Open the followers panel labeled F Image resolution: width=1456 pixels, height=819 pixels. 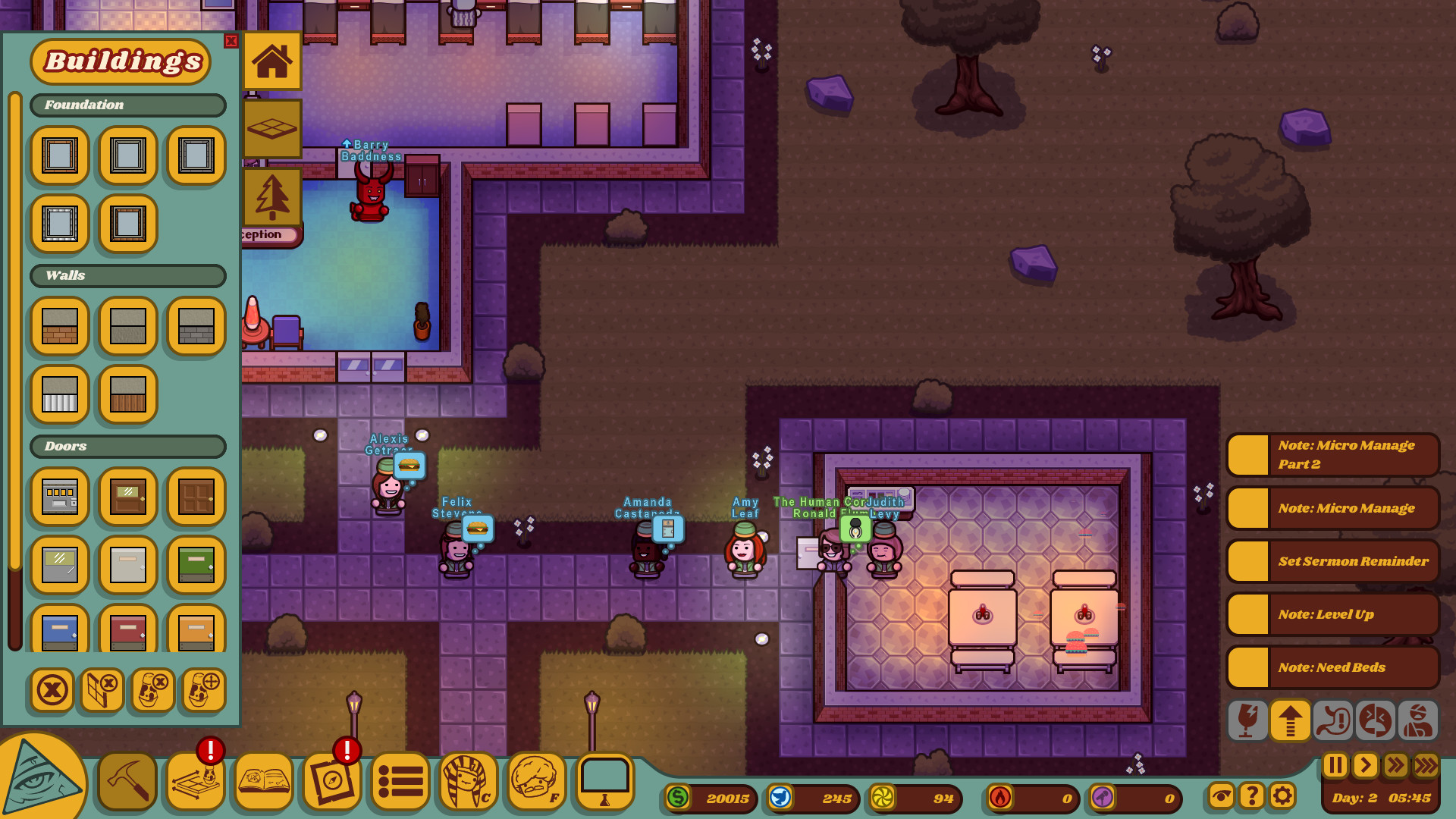(x=536, y=781)
